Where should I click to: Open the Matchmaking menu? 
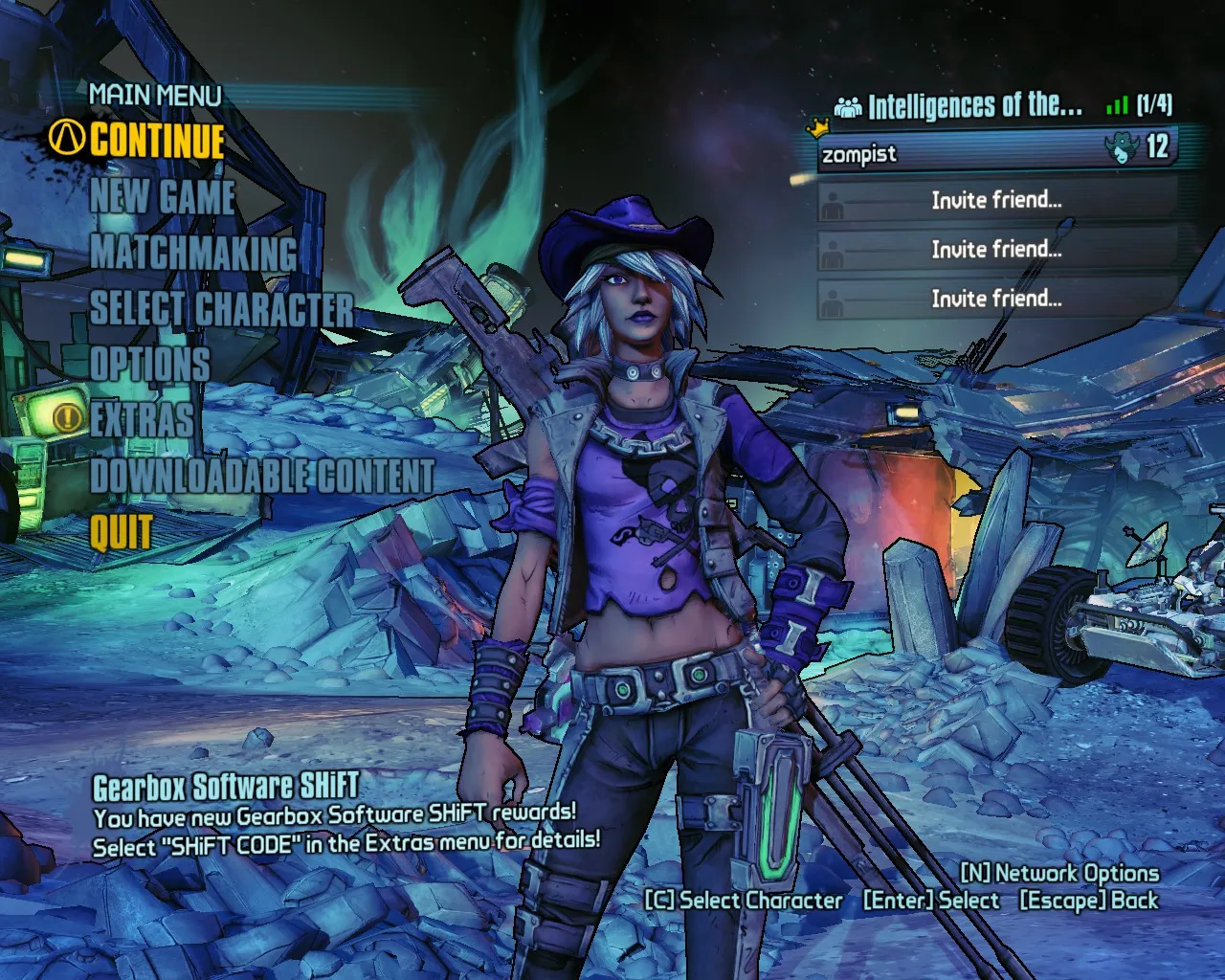(193, 253)
